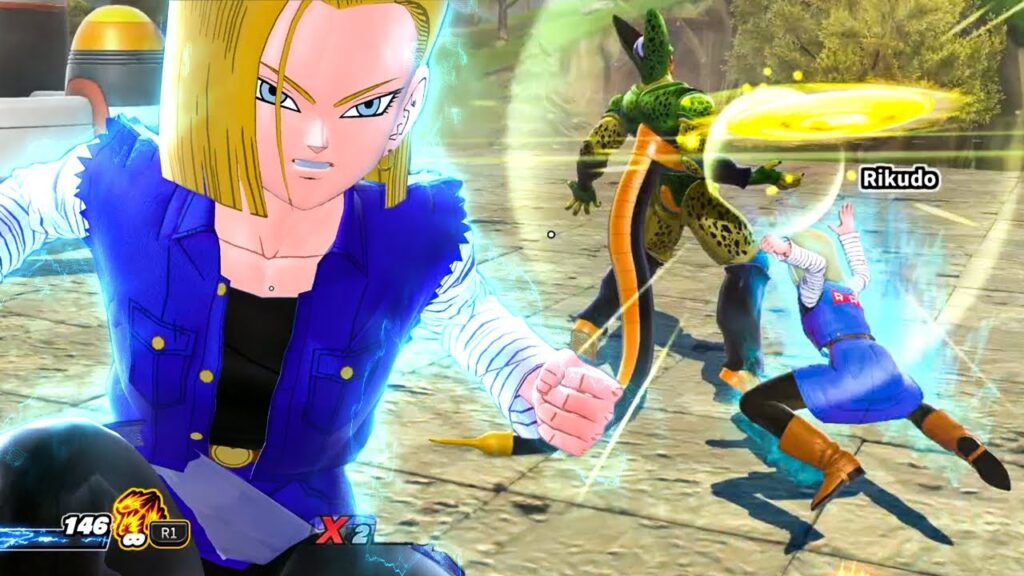The height and width of the screenshot is (576, 1024).
Task: Activate the flaming fist skill icon
Action: click(131, 514)
